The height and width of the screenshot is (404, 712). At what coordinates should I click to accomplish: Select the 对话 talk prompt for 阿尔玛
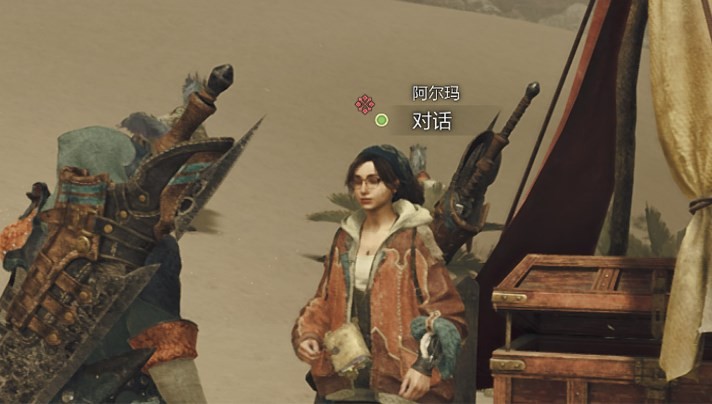pos(432,121)
